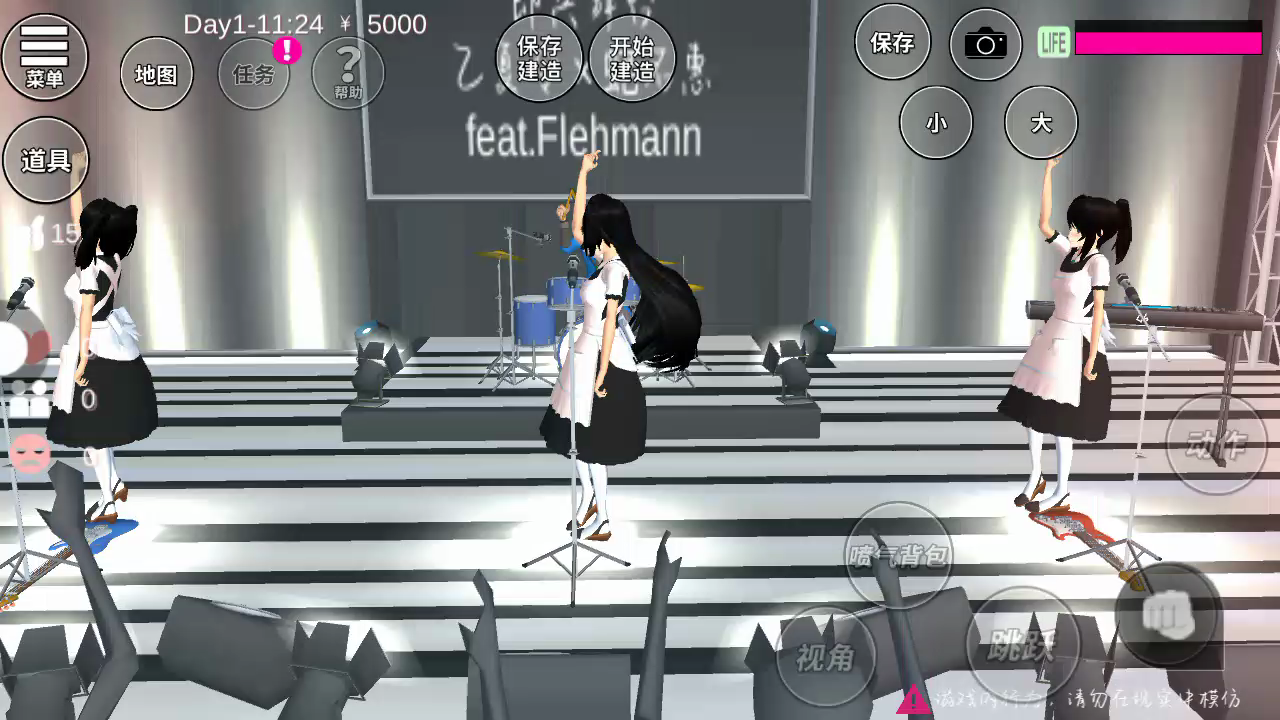The image size is (1280, 720).
Task: Take a screenshot with camera icon
Action: tap(985, 44)
